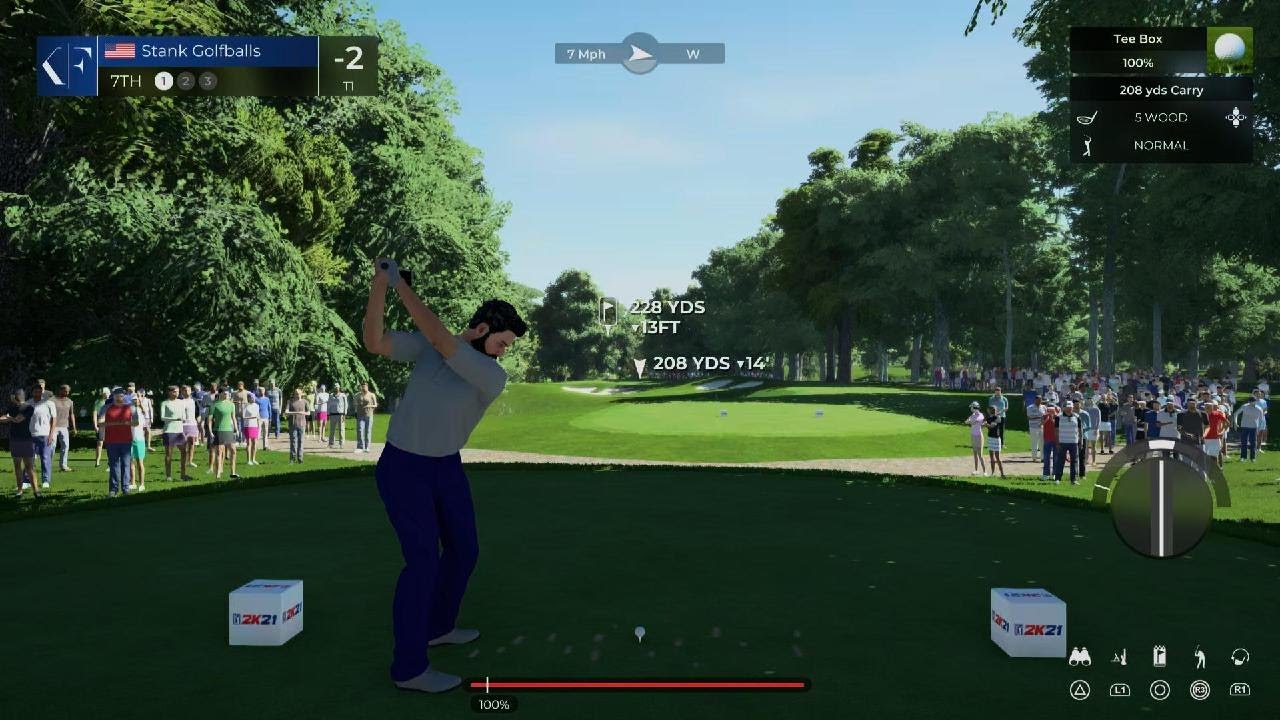Image resolution: width=1280 pixels, height=720 pixels.
Task: Select the circular headset-shaped icon
Action: [1240, 657]
